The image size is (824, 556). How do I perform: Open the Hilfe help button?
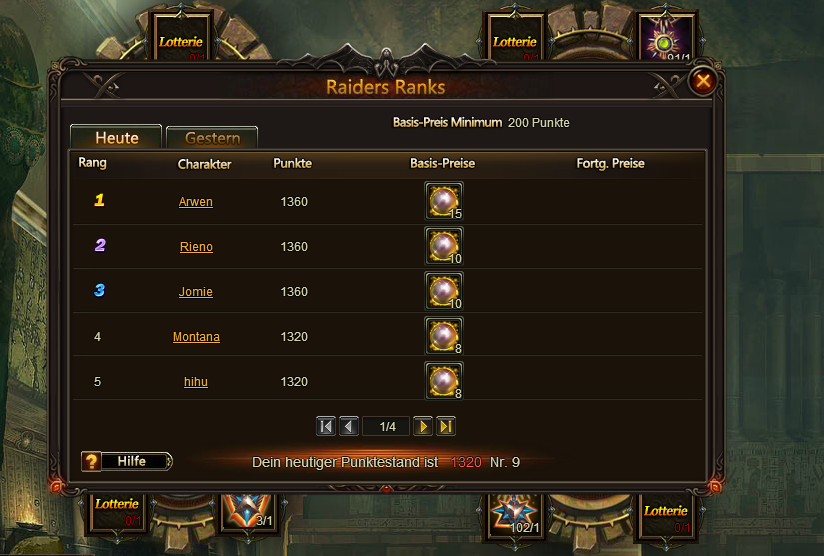[x=127, y=461]
